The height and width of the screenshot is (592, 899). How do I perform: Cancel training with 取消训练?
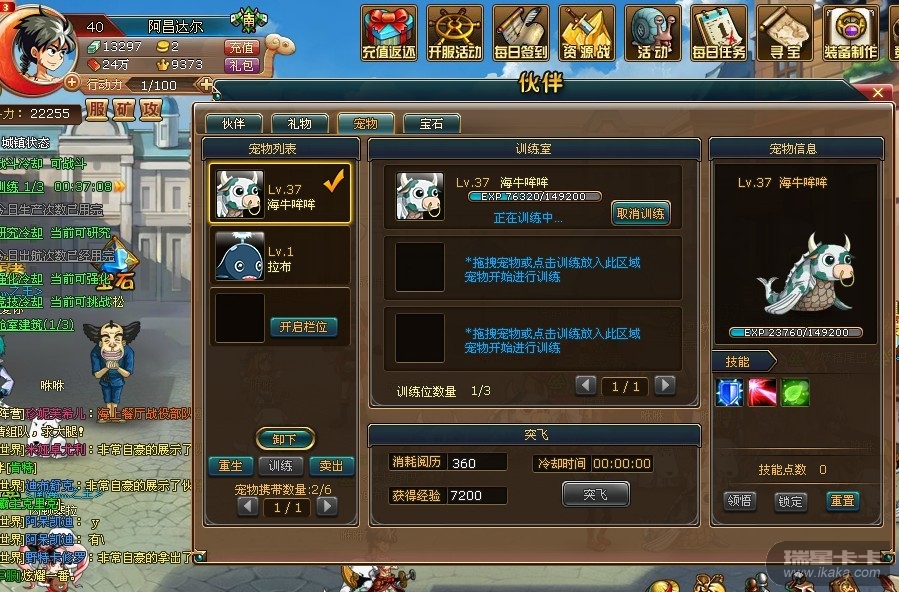tap(640, 213)
